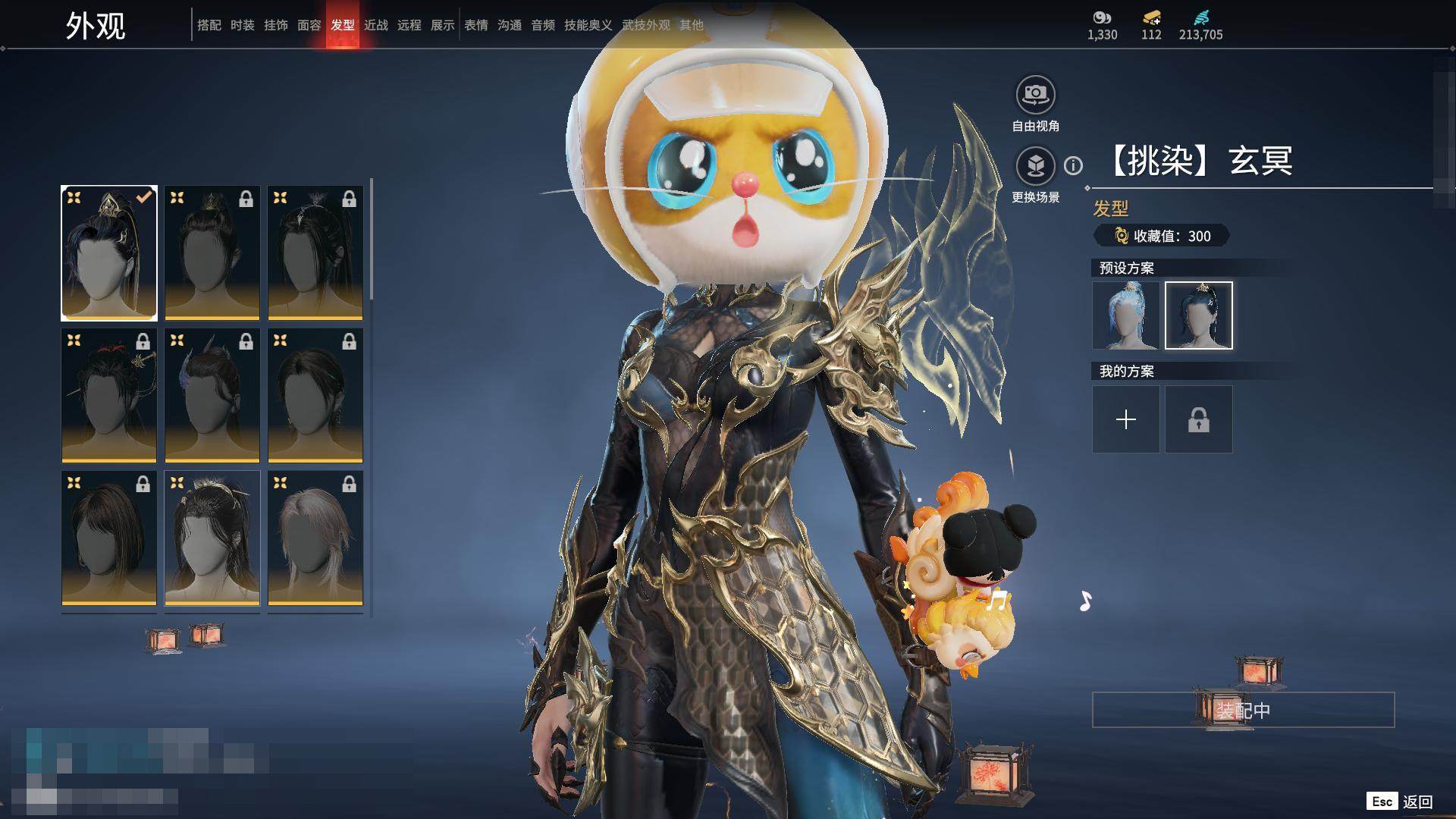Click the 更换场景 change scene button

[1035, 166]
